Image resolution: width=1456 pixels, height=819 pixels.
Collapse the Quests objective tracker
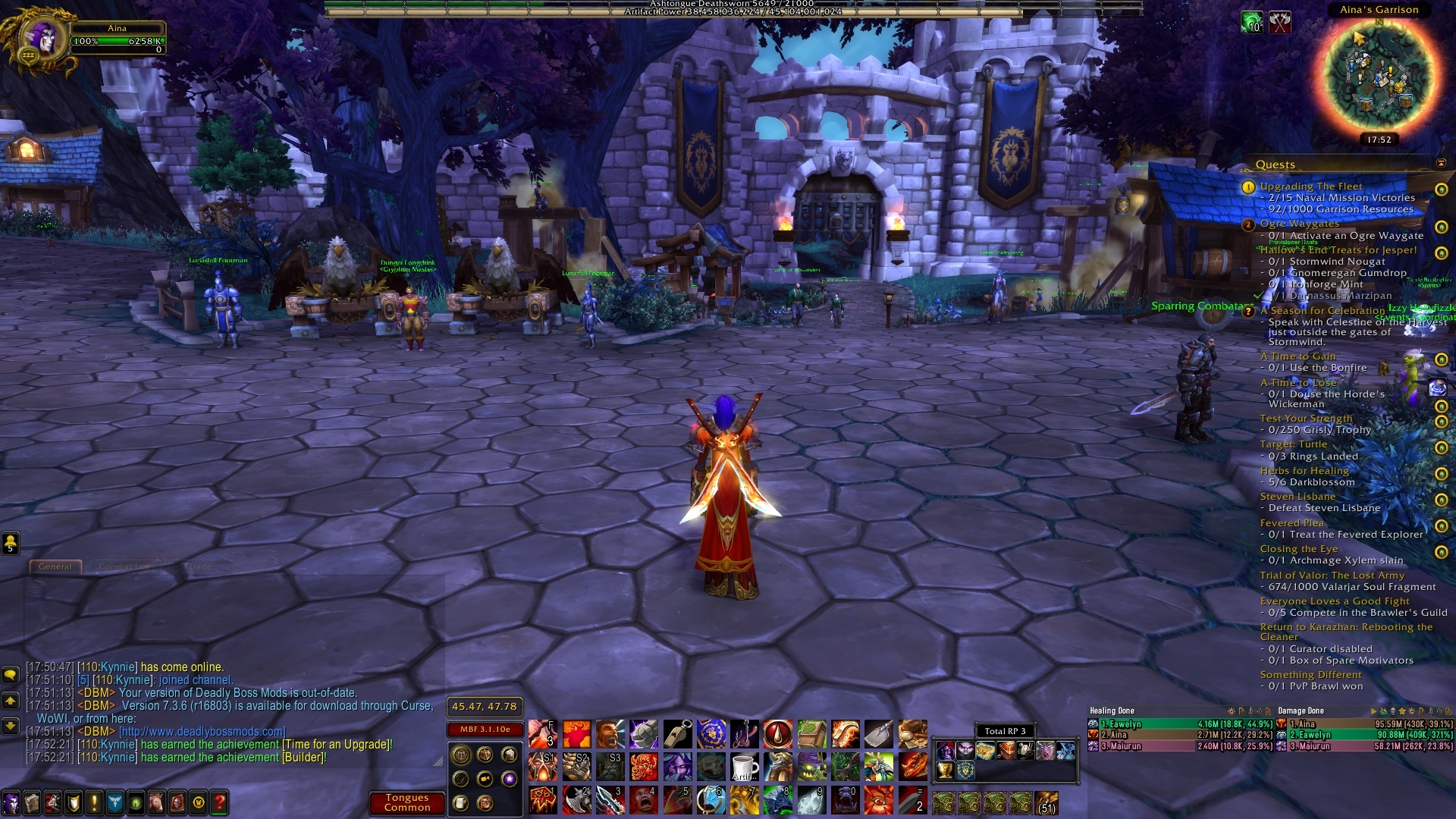click(1442, 164)
